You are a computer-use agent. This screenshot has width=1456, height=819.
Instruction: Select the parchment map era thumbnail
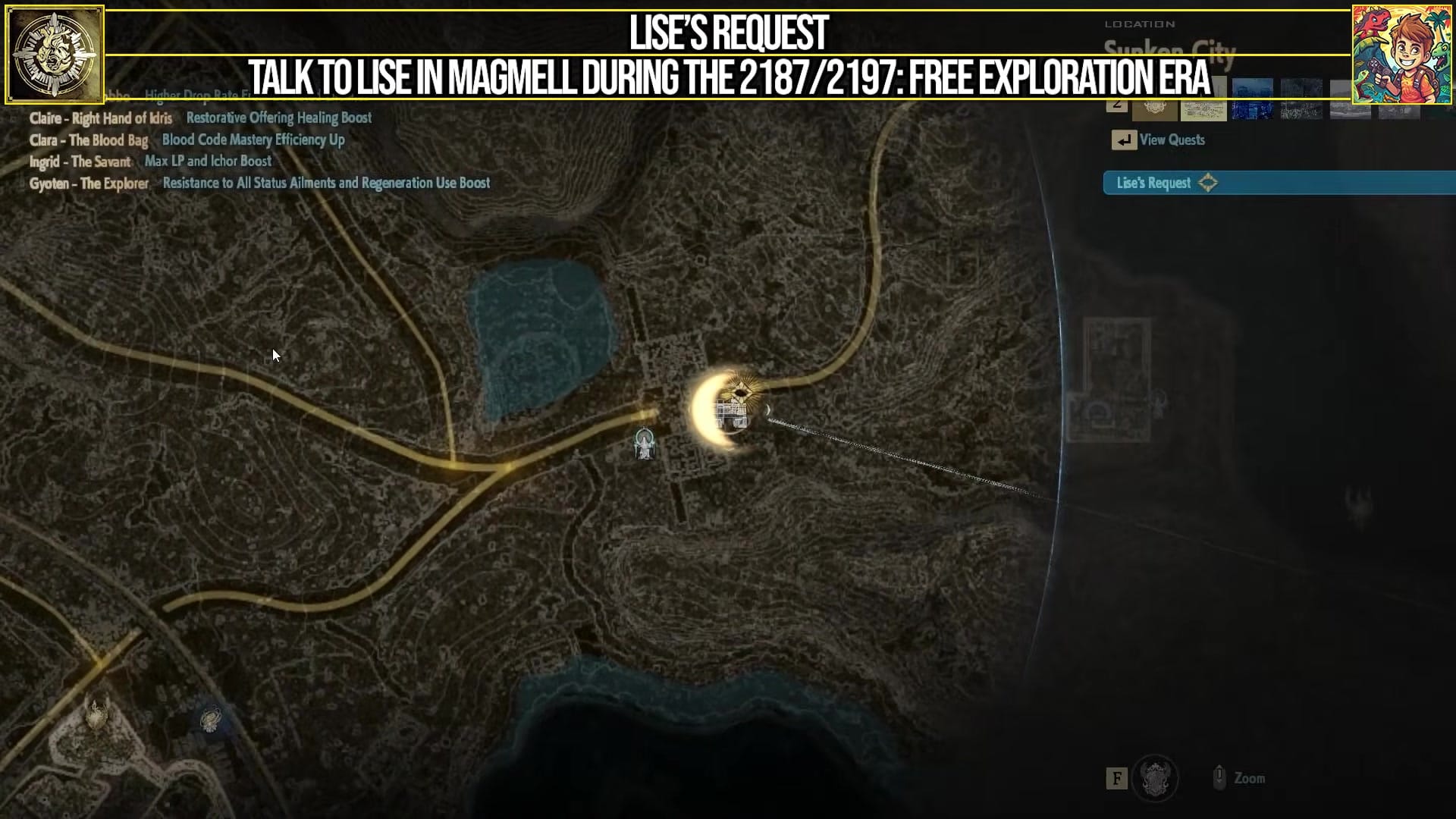click(1202, 110)
